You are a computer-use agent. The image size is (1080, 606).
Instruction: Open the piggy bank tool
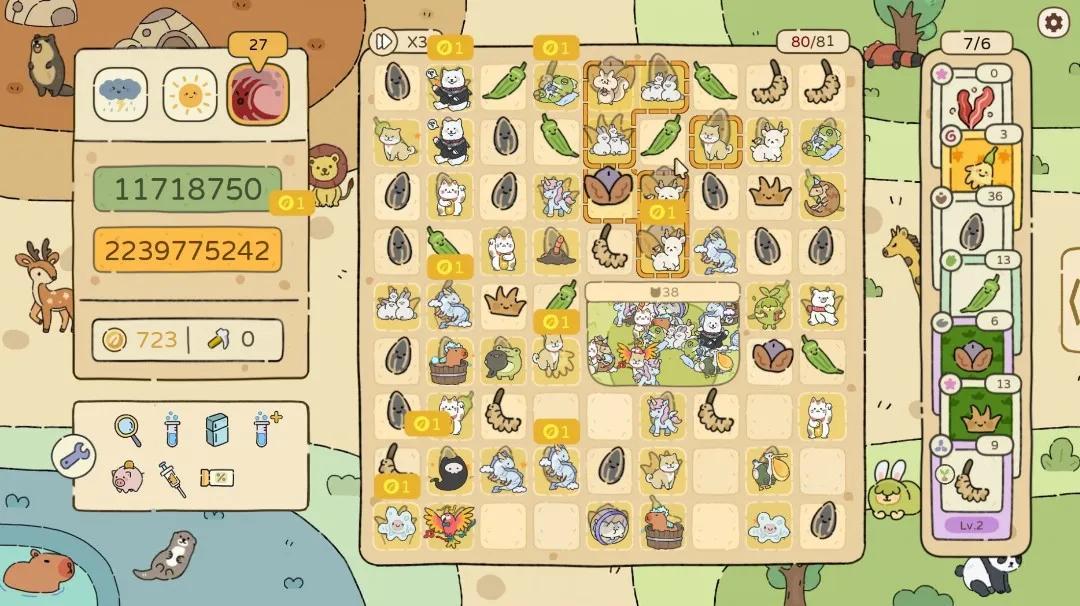point(126,477)
